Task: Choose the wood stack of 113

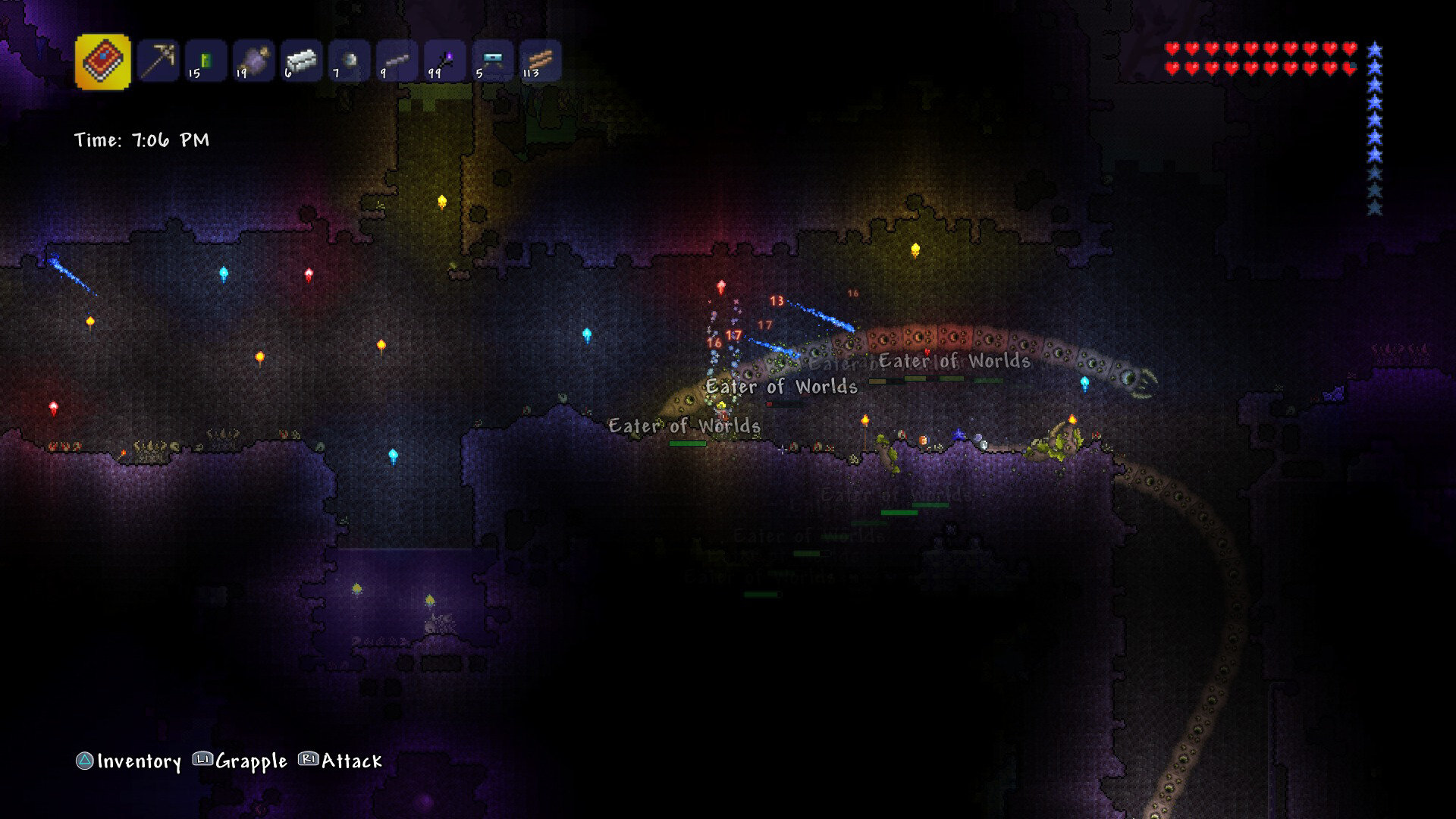Action: 541,61
